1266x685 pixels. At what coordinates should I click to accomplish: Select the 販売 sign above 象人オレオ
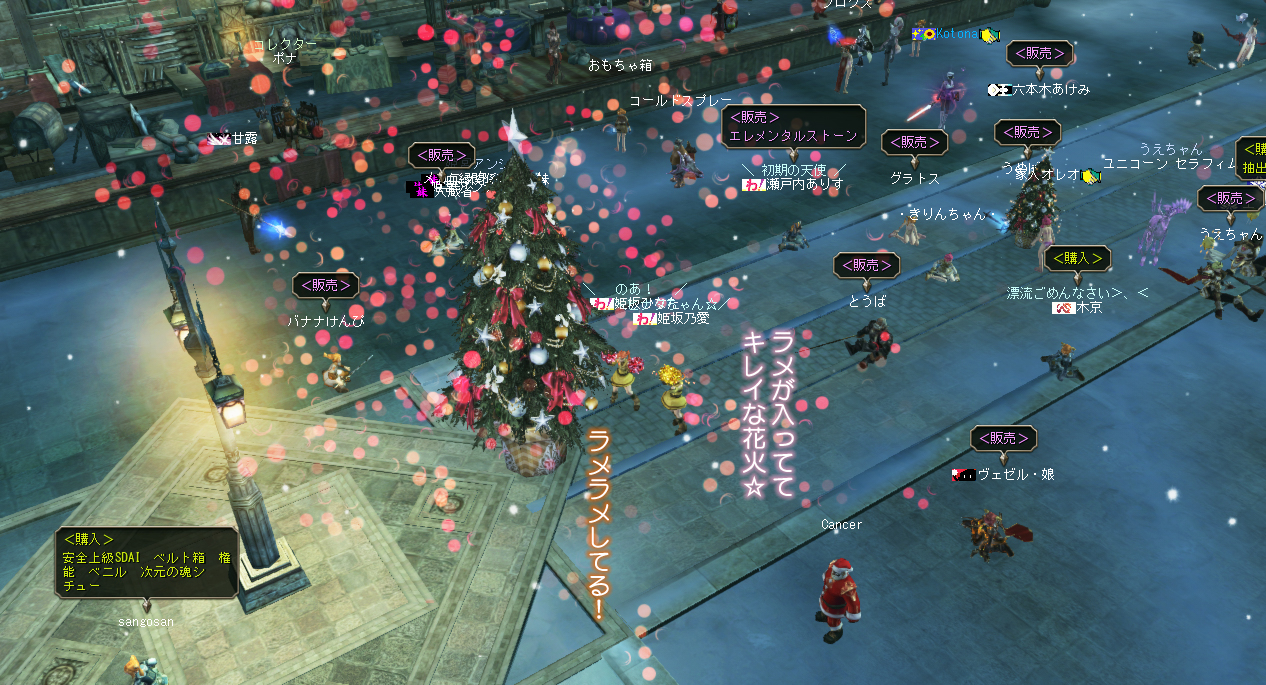[1027, 132]
